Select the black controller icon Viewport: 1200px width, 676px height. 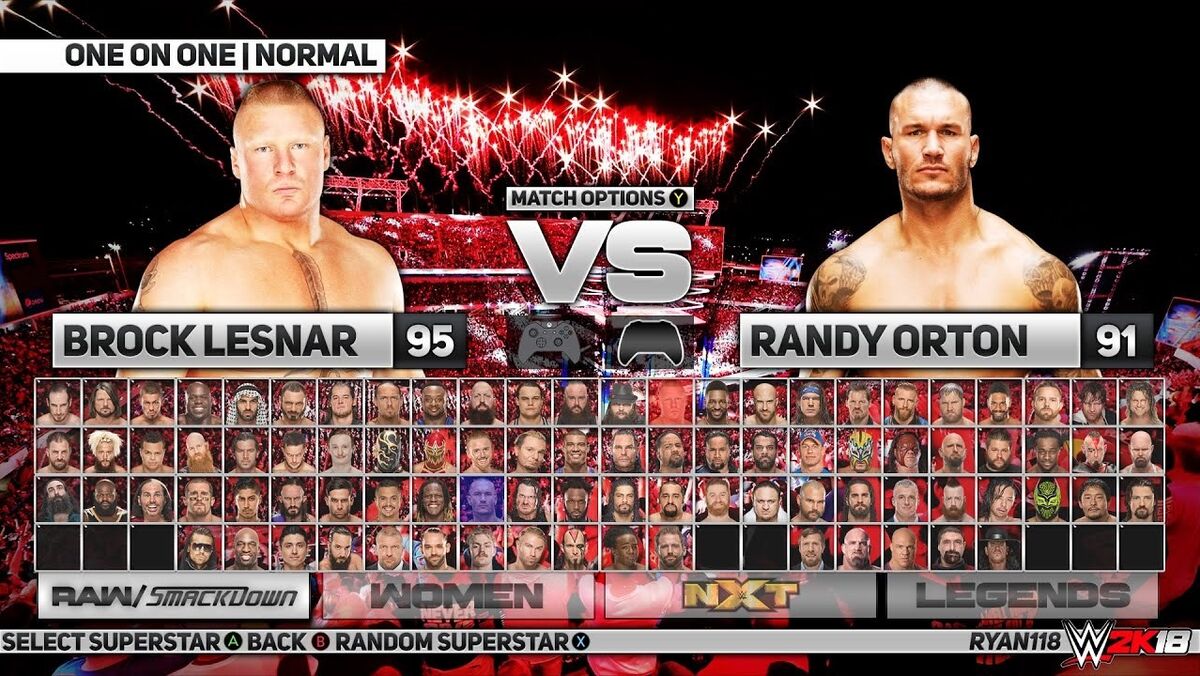[654, 343]
